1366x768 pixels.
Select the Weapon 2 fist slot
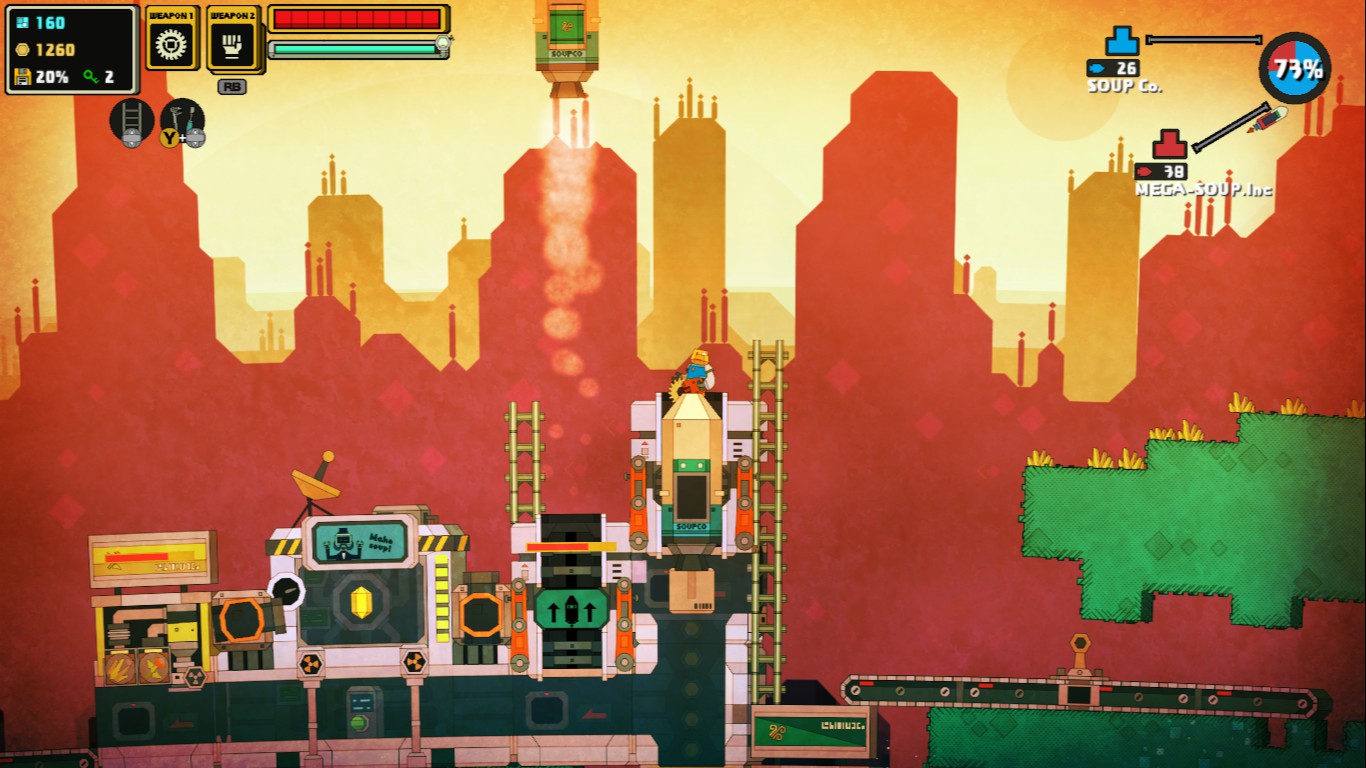(233, 41)
